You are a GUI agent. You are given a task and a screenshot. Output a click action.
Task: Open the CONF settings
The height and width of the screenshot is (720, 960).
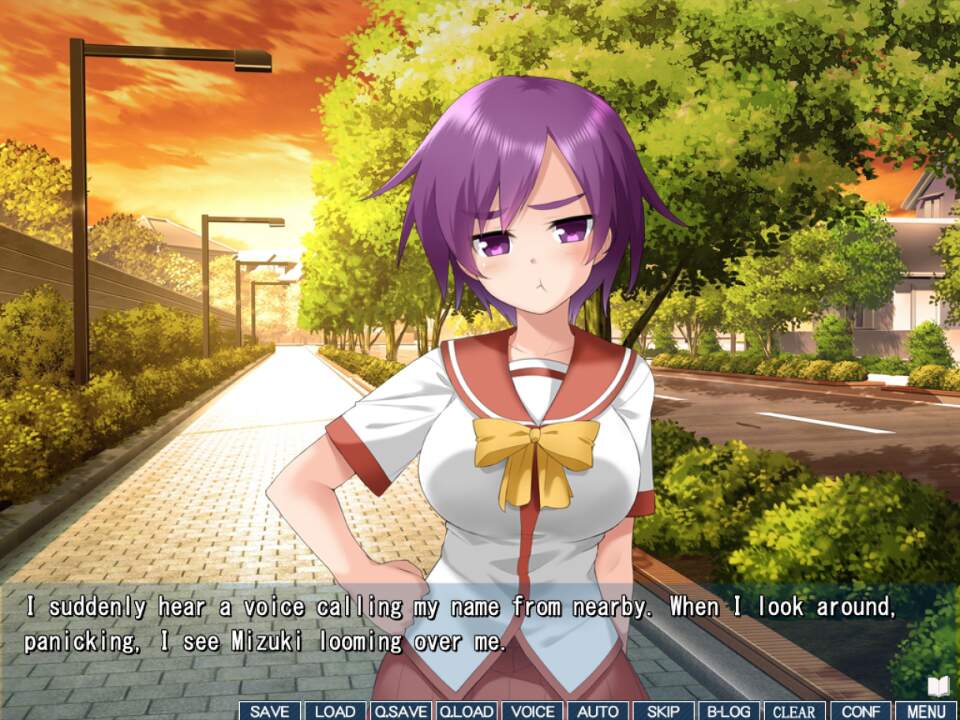pos(860,711)
